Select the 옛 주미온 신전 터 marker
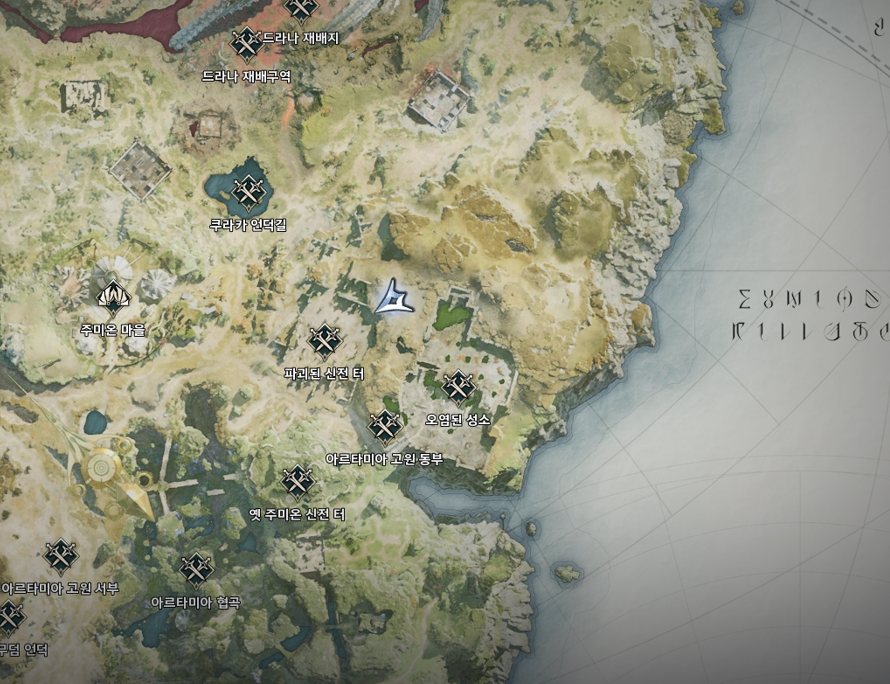 click(x=298, y=482)
